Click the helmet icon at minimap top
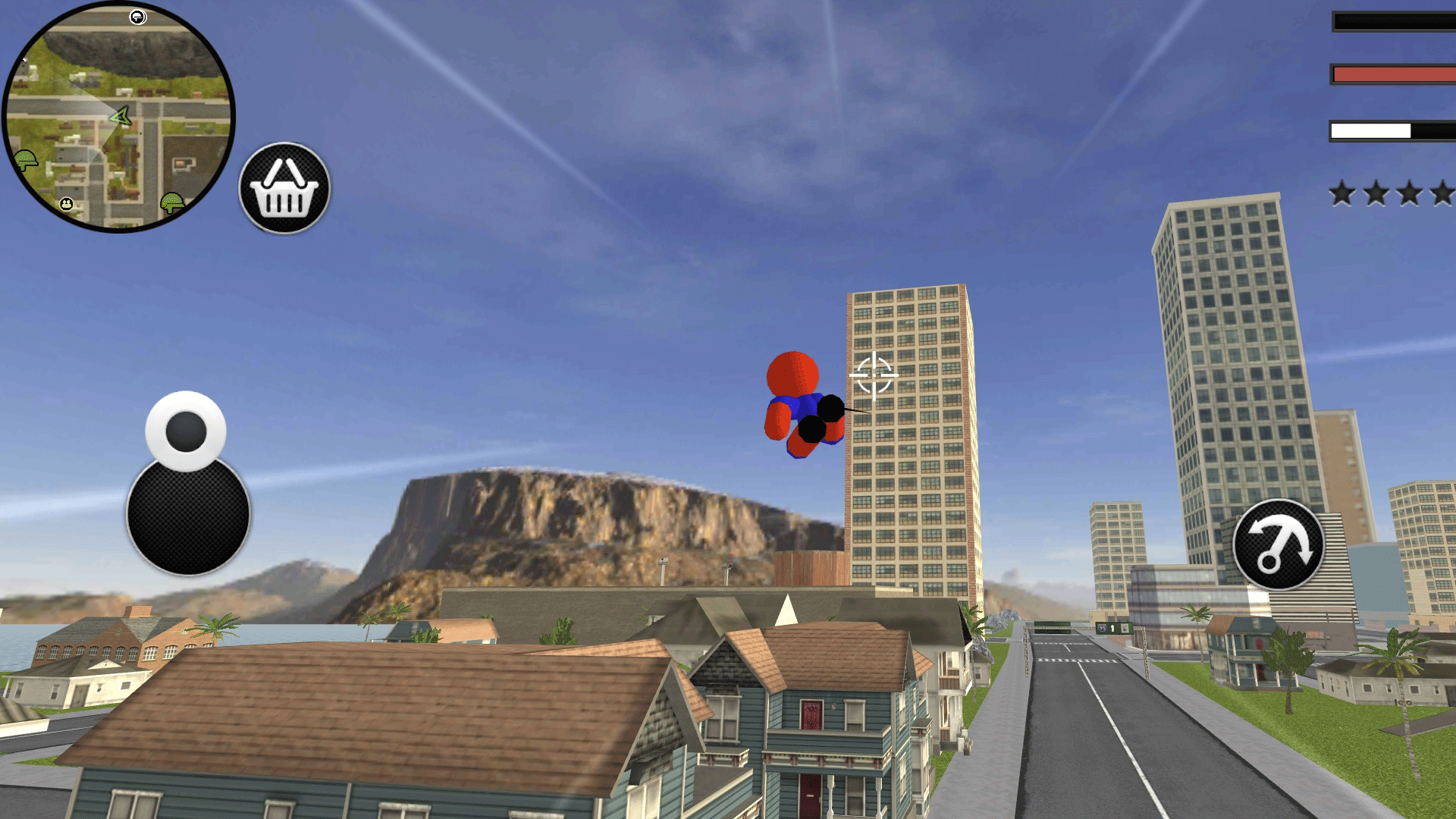Image resolution: width=1456 pixels, height=819 pixels. click(137, 17)
